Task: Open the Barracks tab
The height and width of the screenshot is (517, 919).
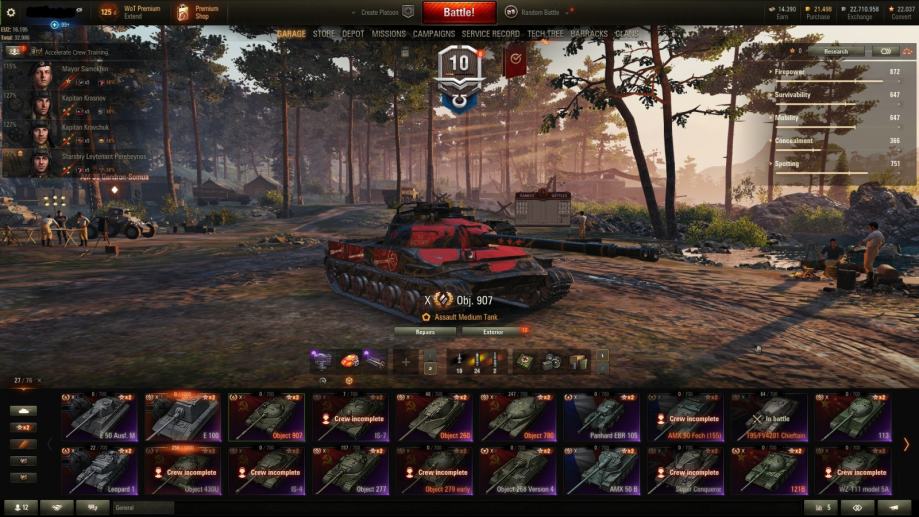Action: coord(589,34)
